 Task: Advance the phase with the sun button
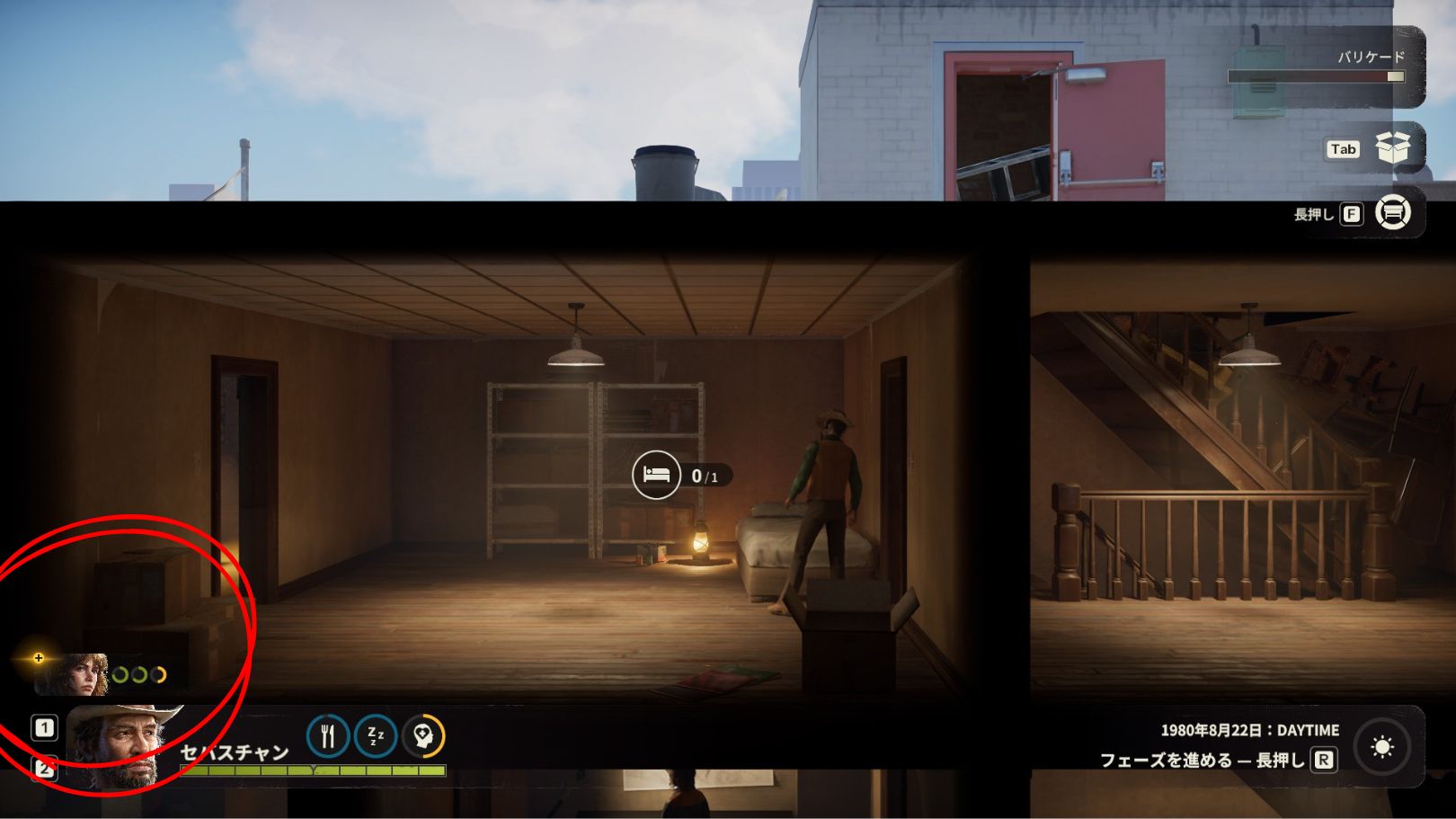click(x=1382, y=747)
